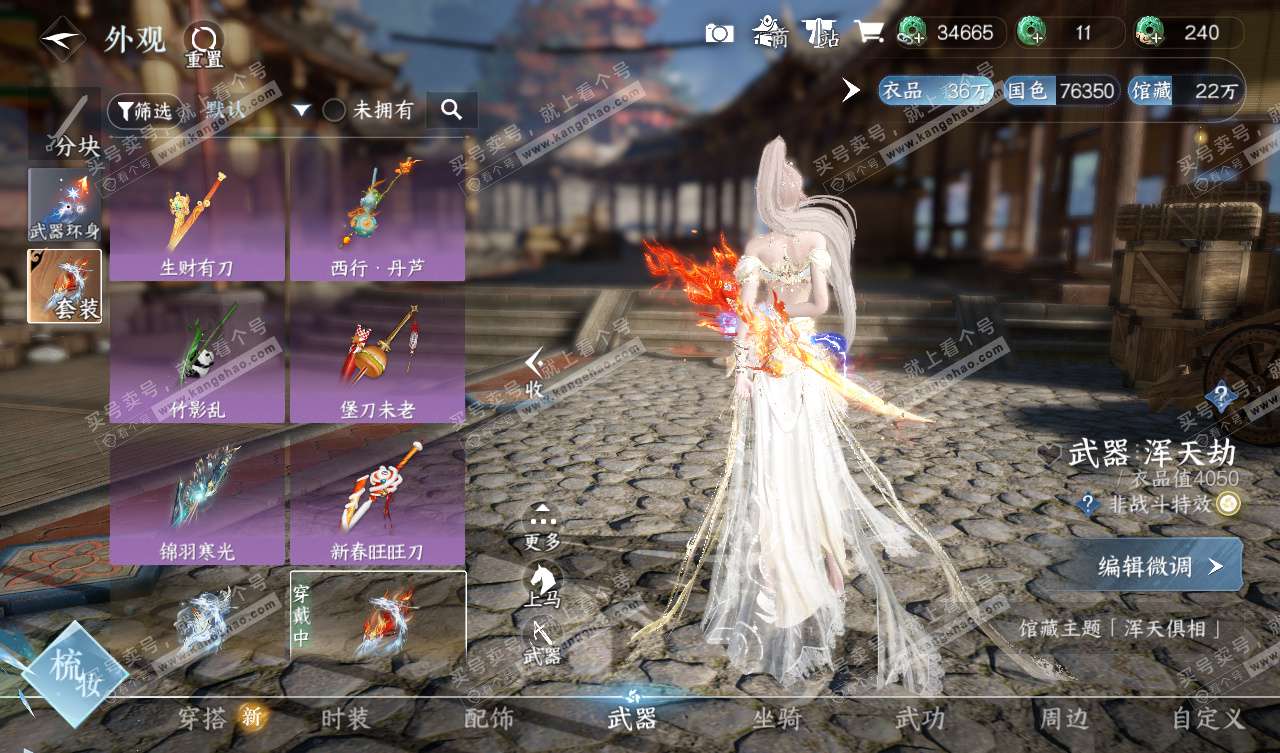Image resolution: width=1280 pixels, height=753 pixels.
Task: Toggle the 未拥有 checkbox
Action: 334,111
